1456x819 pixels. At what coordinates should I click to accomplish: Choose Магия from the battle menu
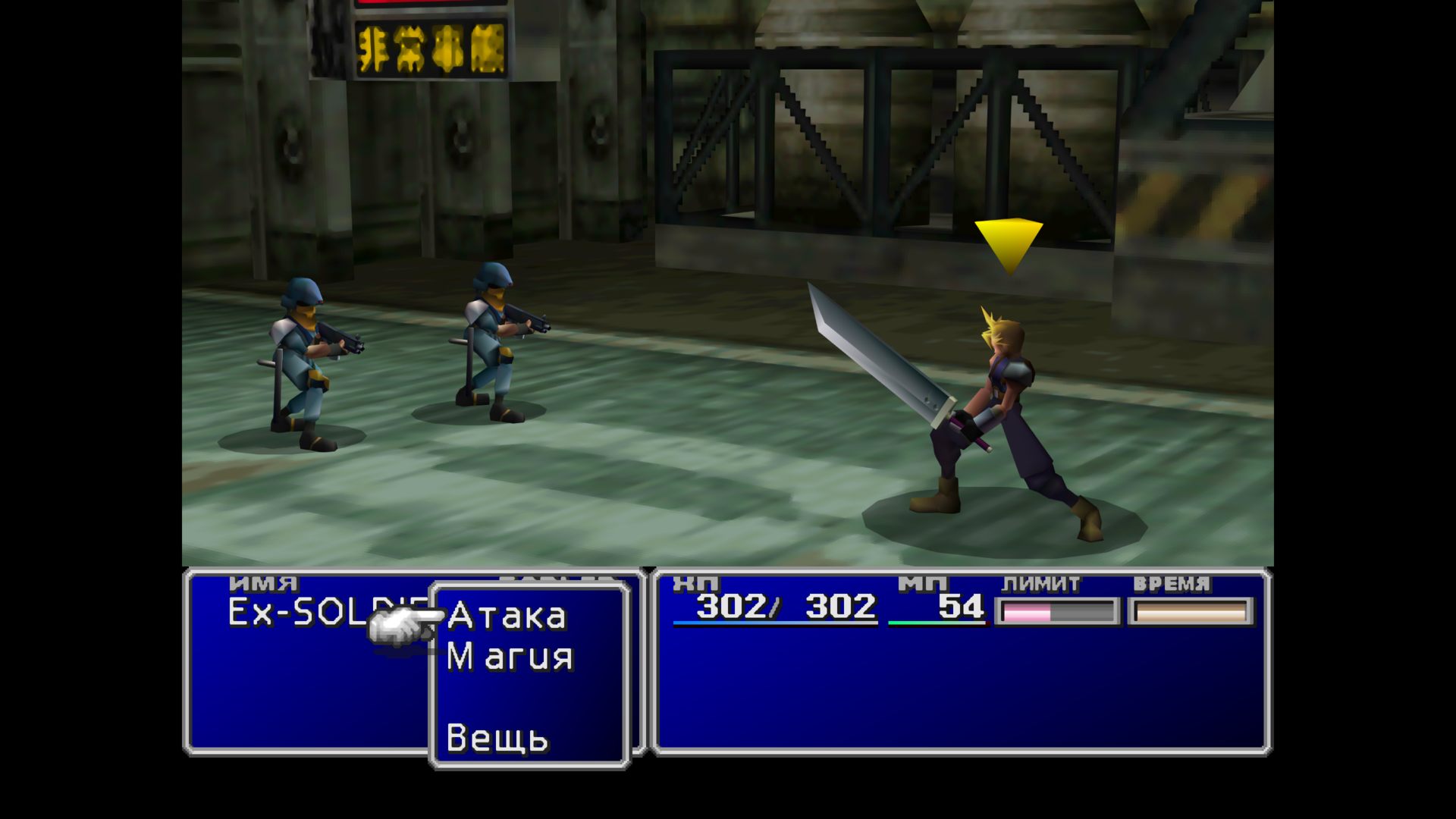click(x=510, y=657)
